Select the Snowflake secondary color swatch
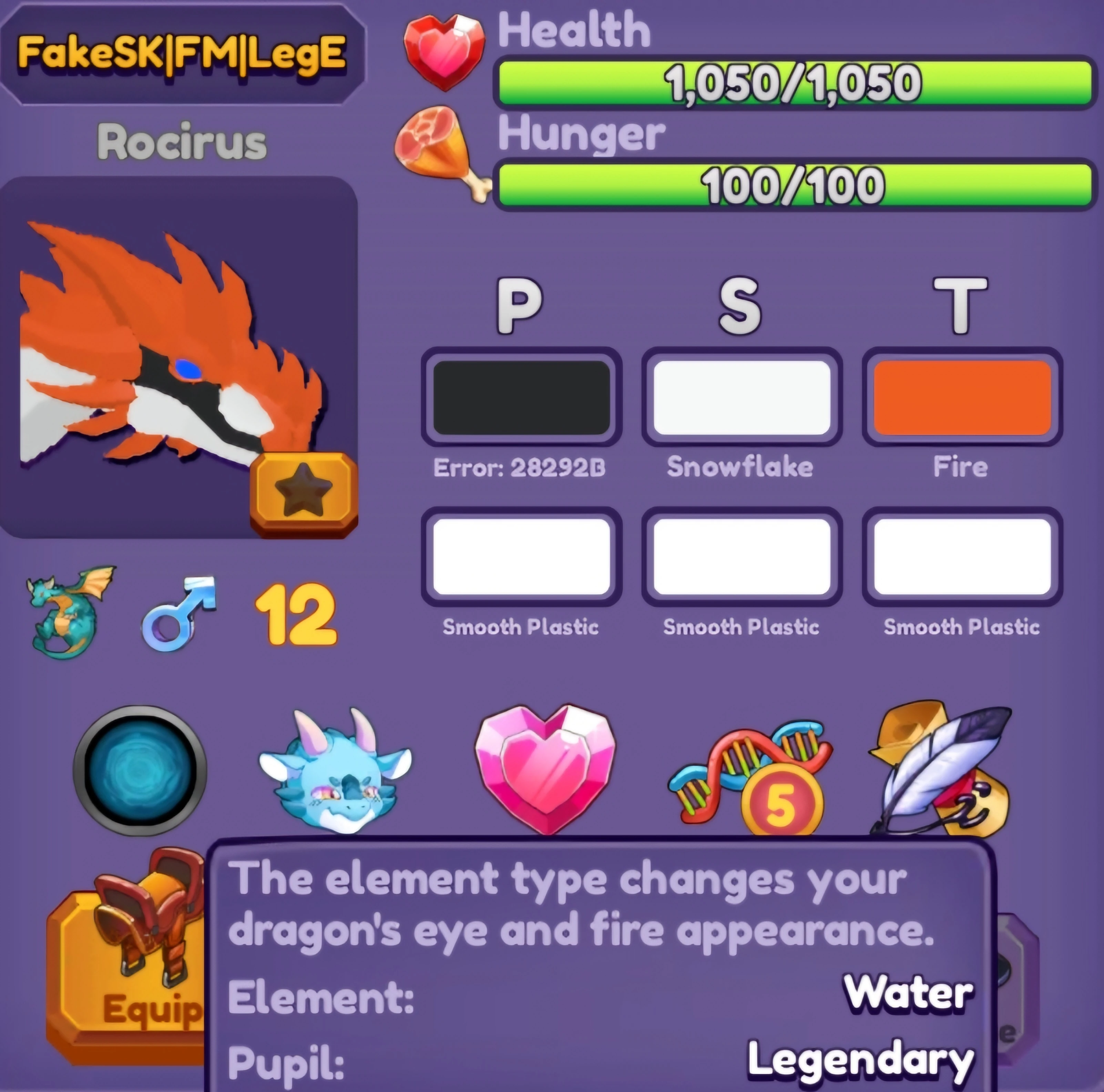 tap(741, 397)
